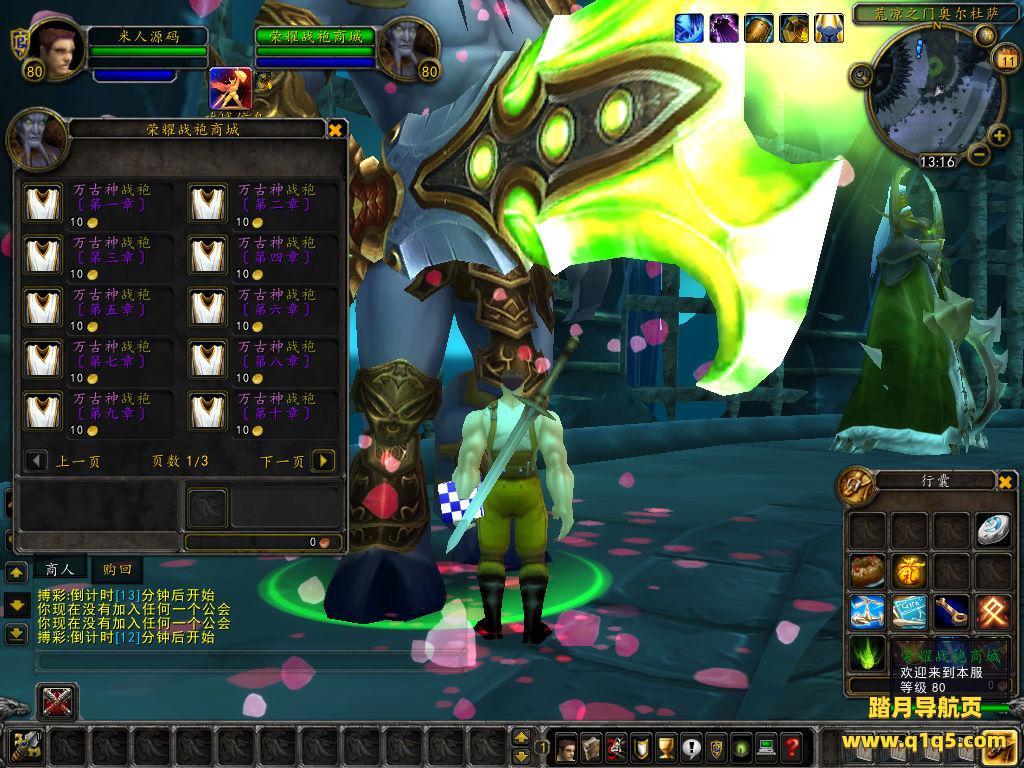Viewport: 1024px width, 768px height.
Task: Switch to the 购回 buyback tab
Action: tap(116, 569)
